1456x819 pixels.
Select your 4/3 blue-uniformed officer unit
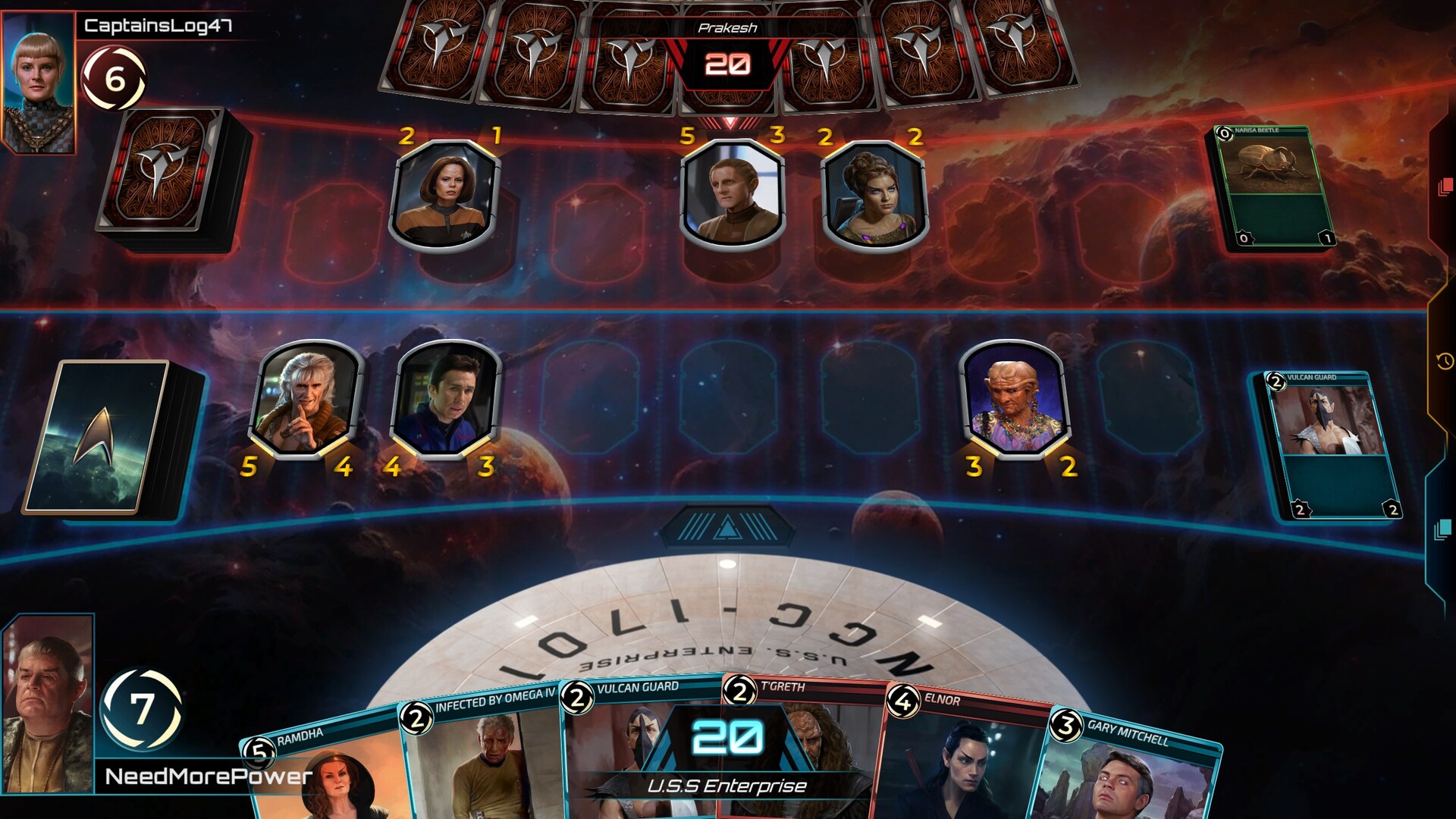click(446, 398)
